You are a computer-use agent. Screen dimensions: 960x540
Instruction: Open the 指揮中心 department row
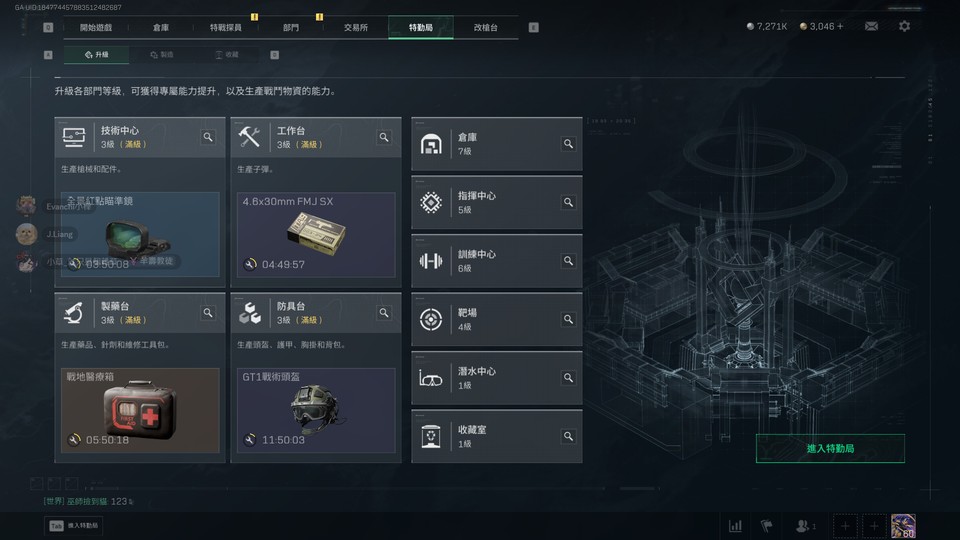tap(496, 202)
